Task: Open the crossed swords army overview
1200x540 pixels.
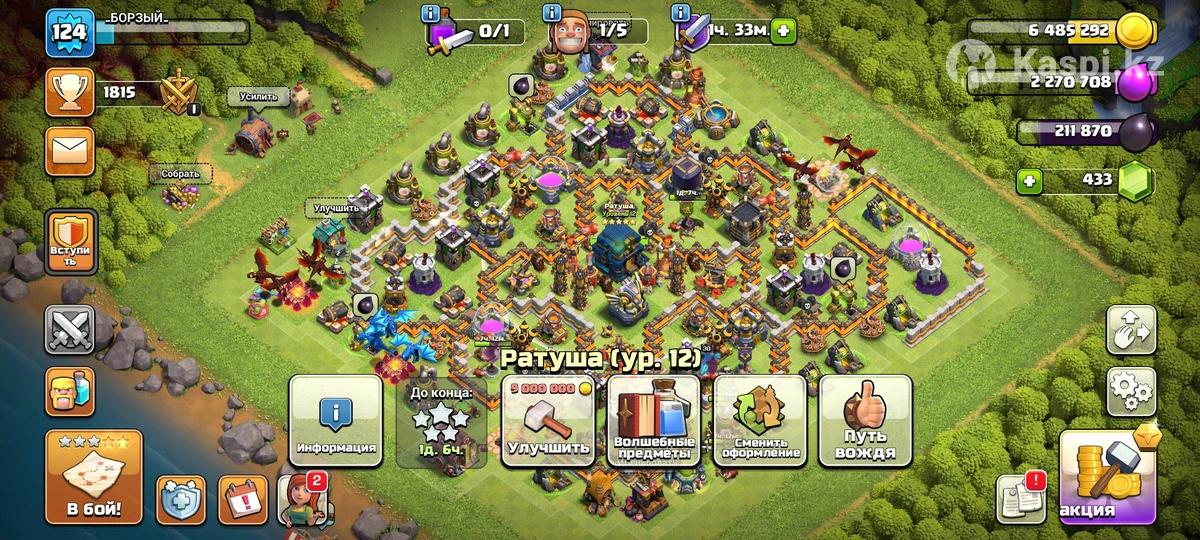Action: [70, 330]
